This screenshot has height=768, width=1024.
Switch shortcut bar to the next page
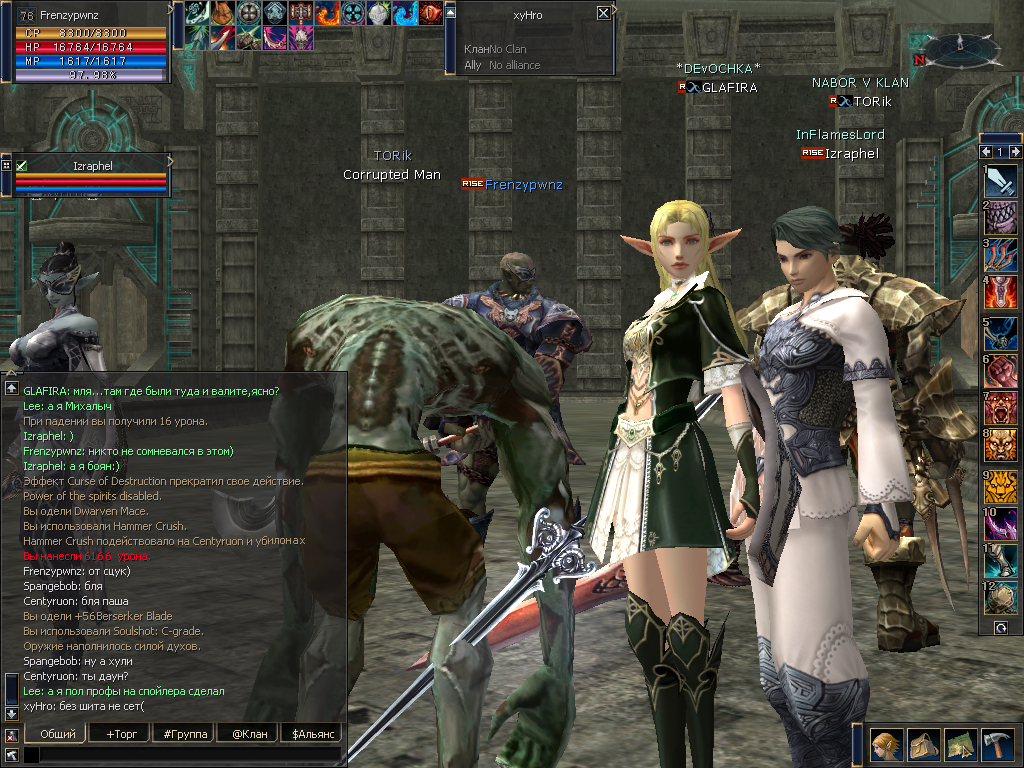[1015, 152]
